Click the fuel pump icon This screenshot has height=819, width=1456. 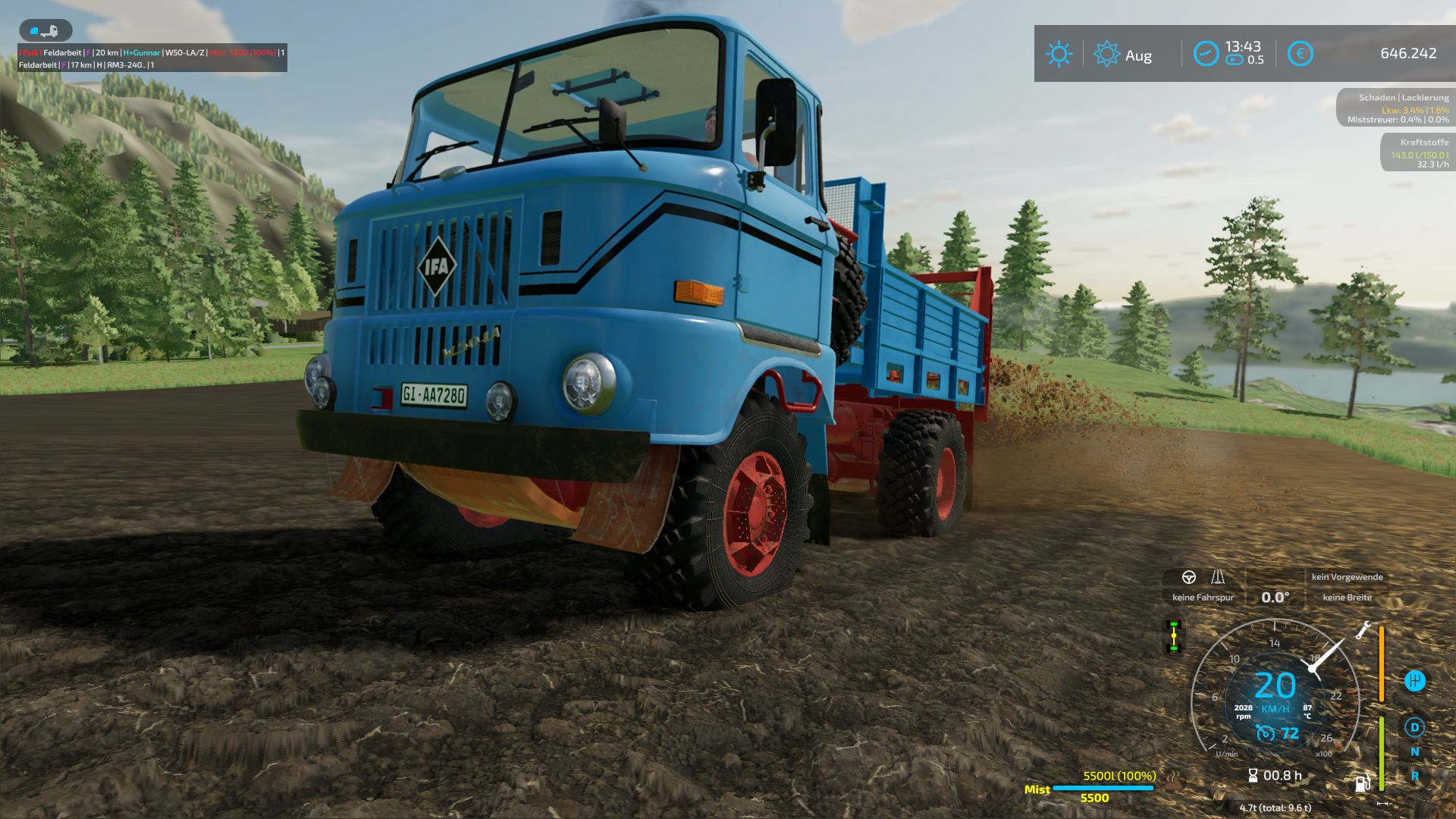tap(1363, 783)
